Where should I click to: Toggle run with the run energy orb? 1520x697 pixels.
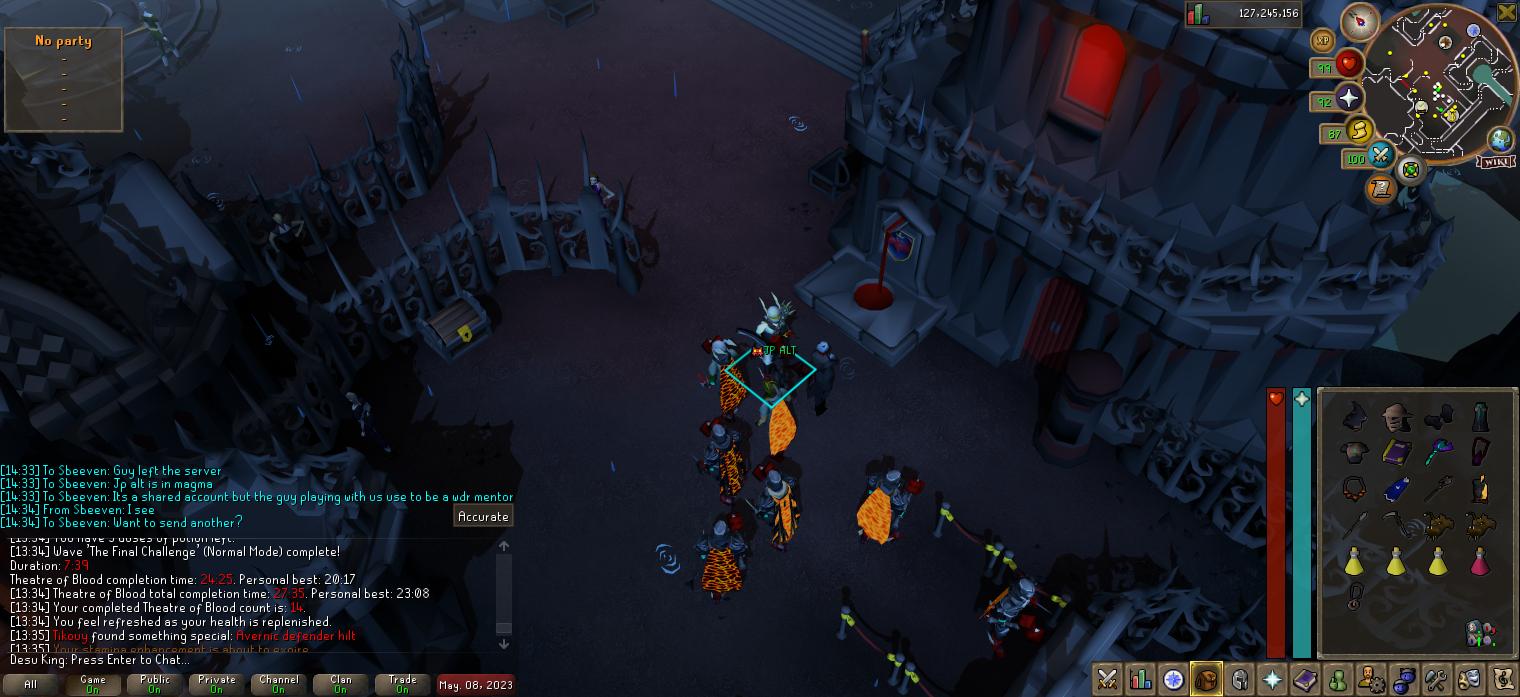1360,130
